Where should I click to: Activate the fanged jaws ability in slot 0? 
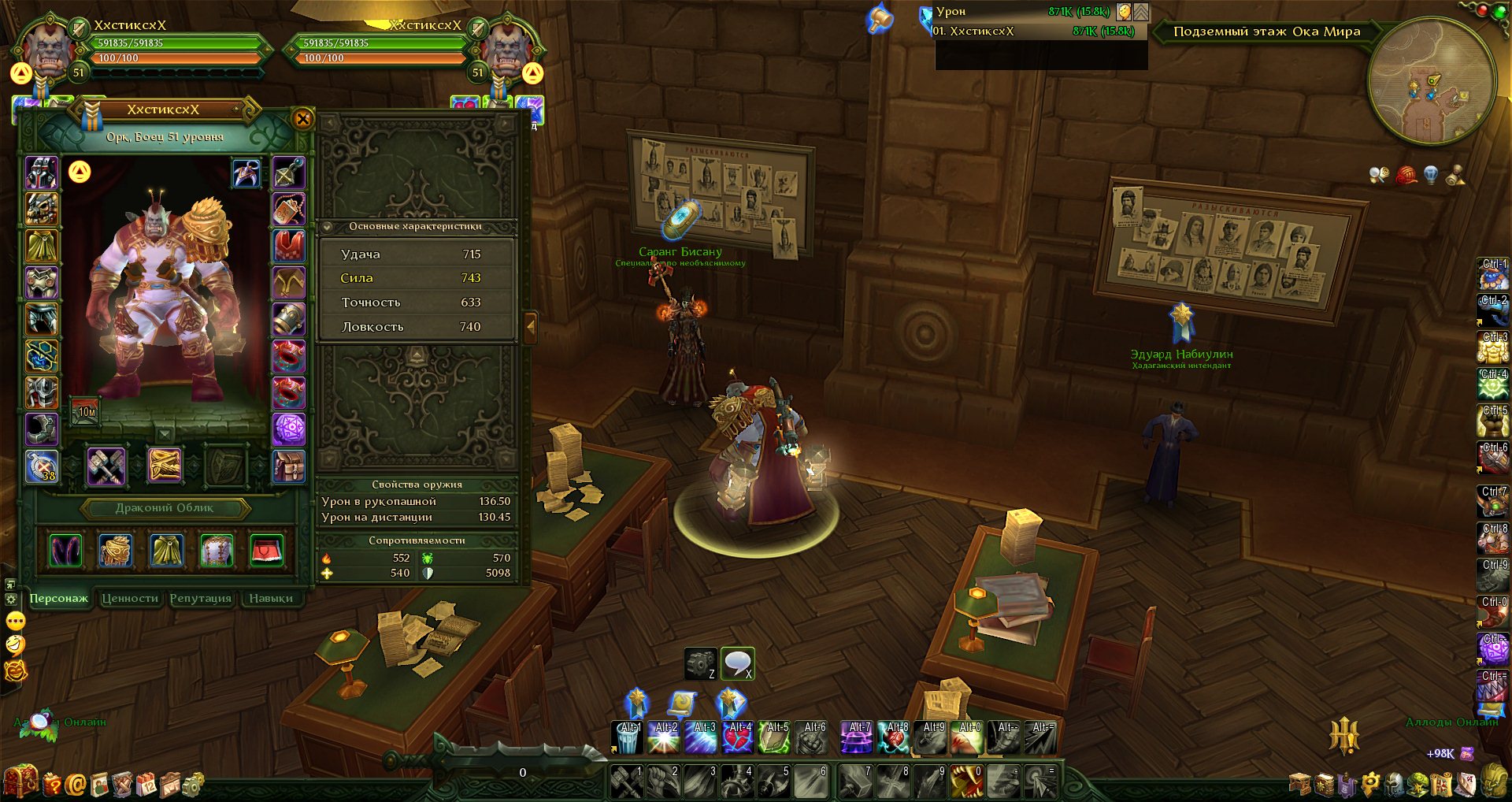point(965,781)
